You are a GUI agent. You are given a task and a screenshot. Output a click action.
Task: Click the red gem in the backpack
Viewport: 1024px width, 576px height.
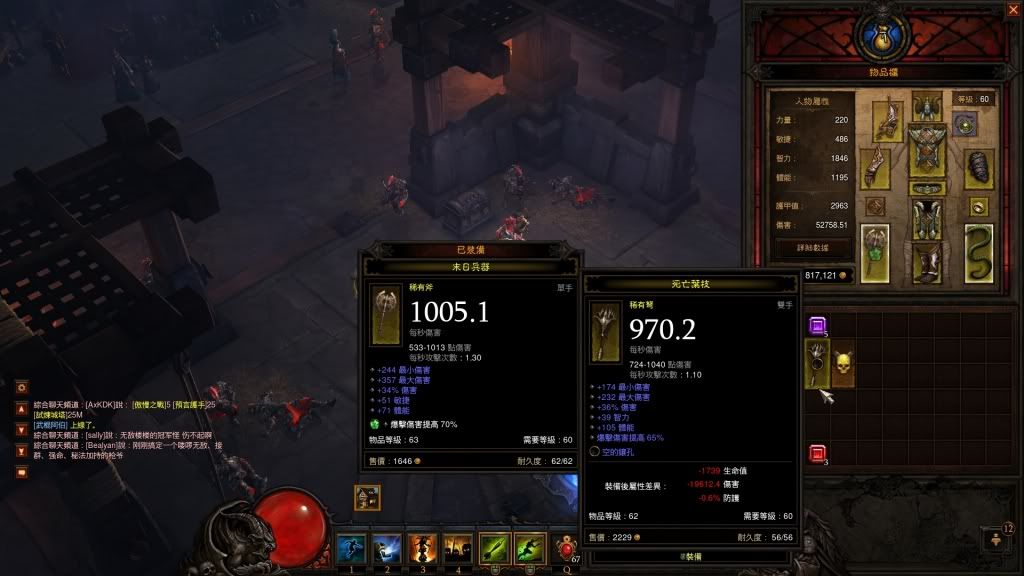coord(817,453)
